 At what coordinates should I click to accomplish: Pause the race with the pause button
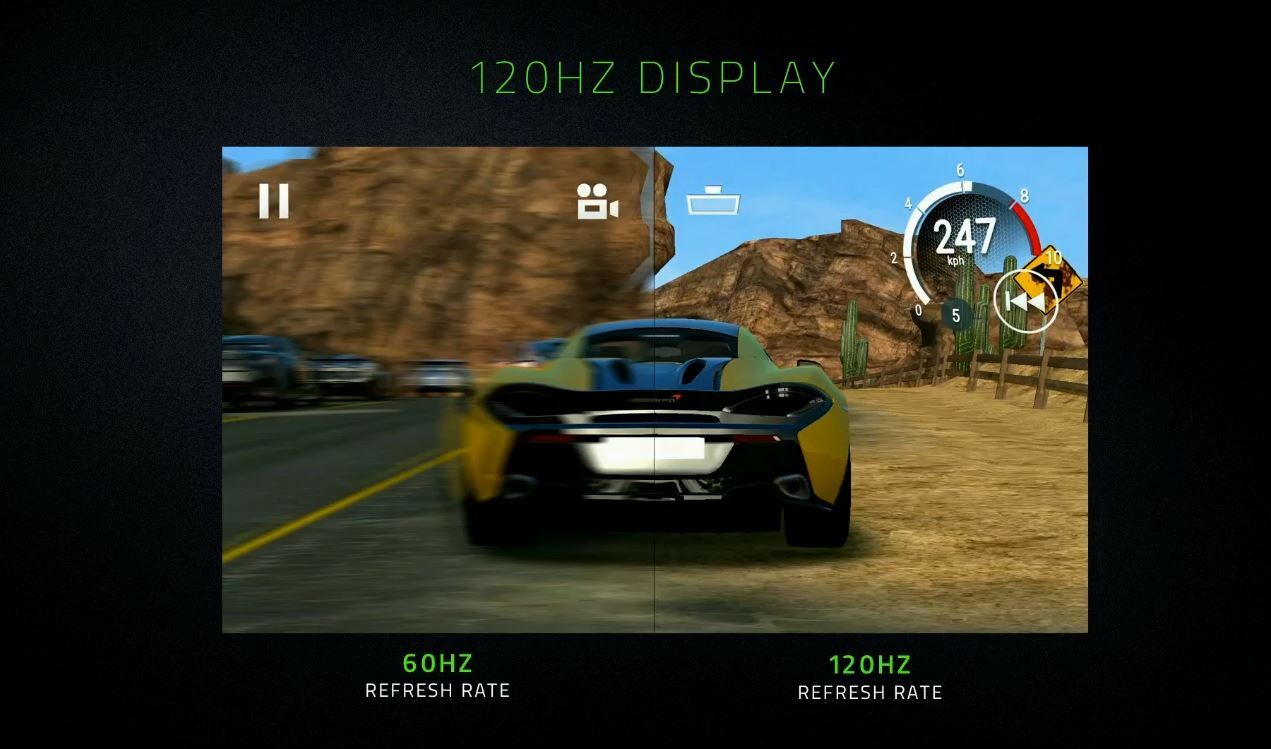[273, 201]
